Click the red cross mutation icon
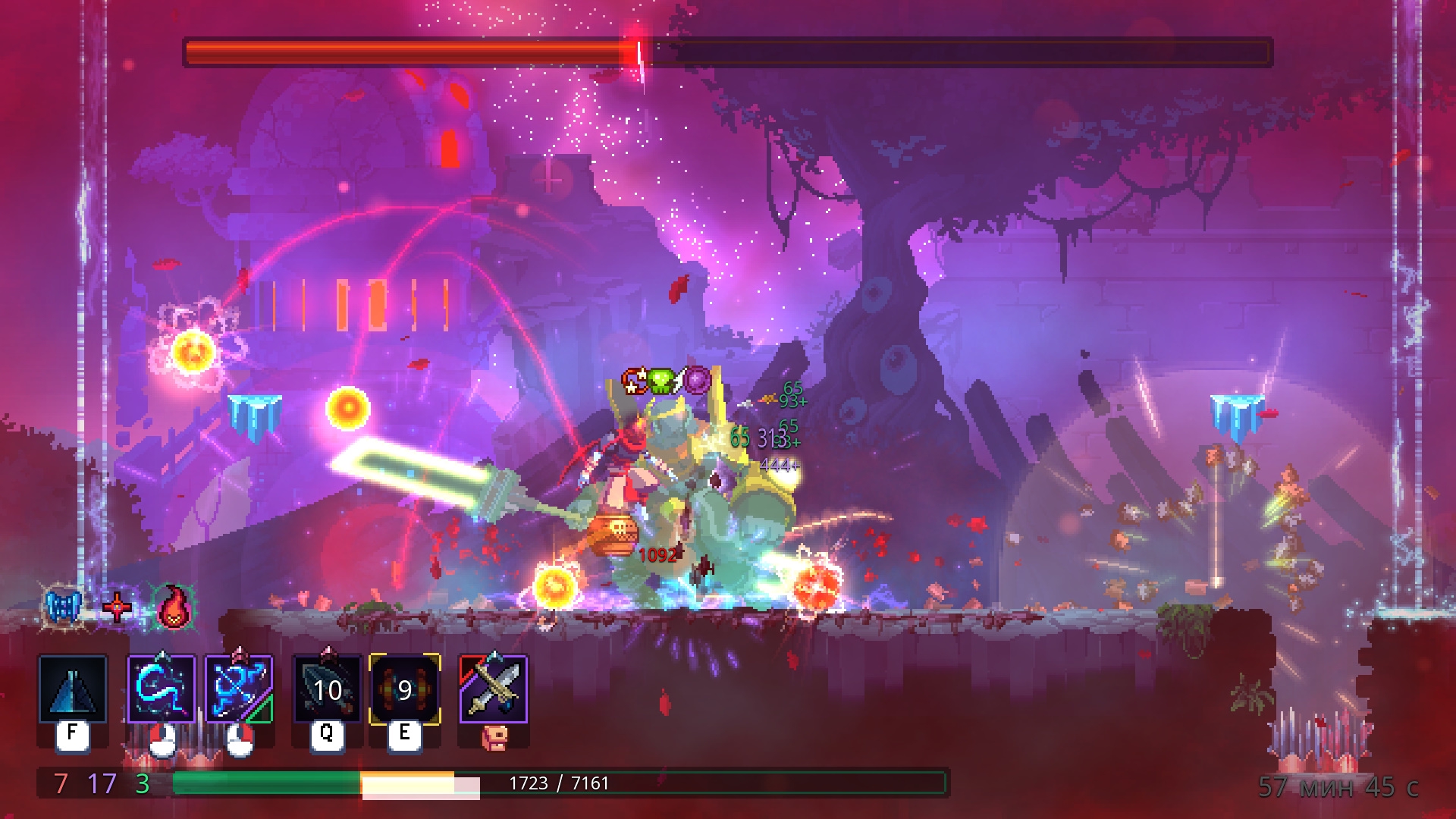 [x=118, y=607]
